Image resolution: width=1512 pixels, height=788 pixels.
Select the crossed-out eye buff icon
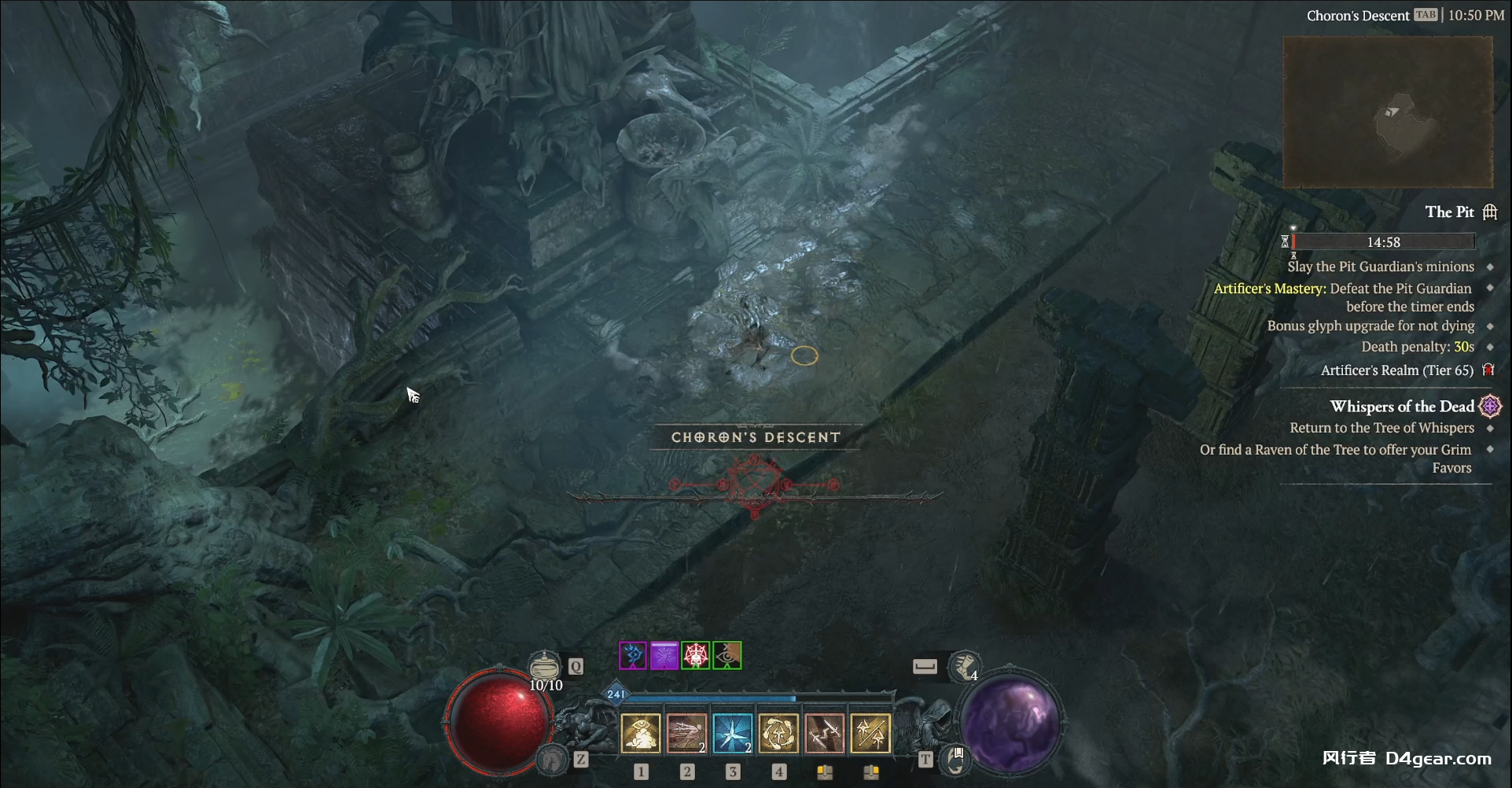click(x=727, y=656)
